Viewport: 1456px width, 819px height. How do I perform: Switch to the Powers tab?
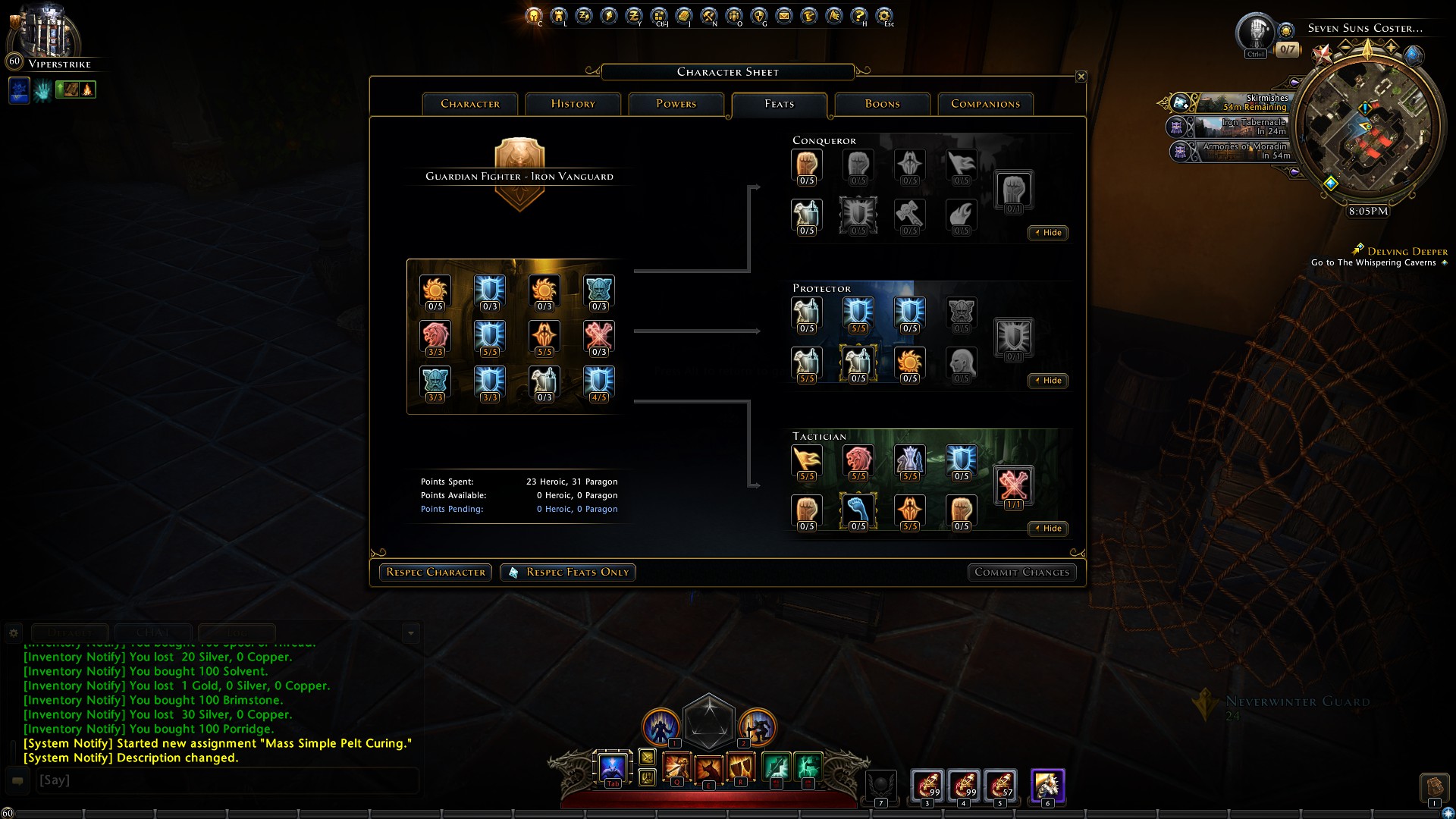click(676, 104)
